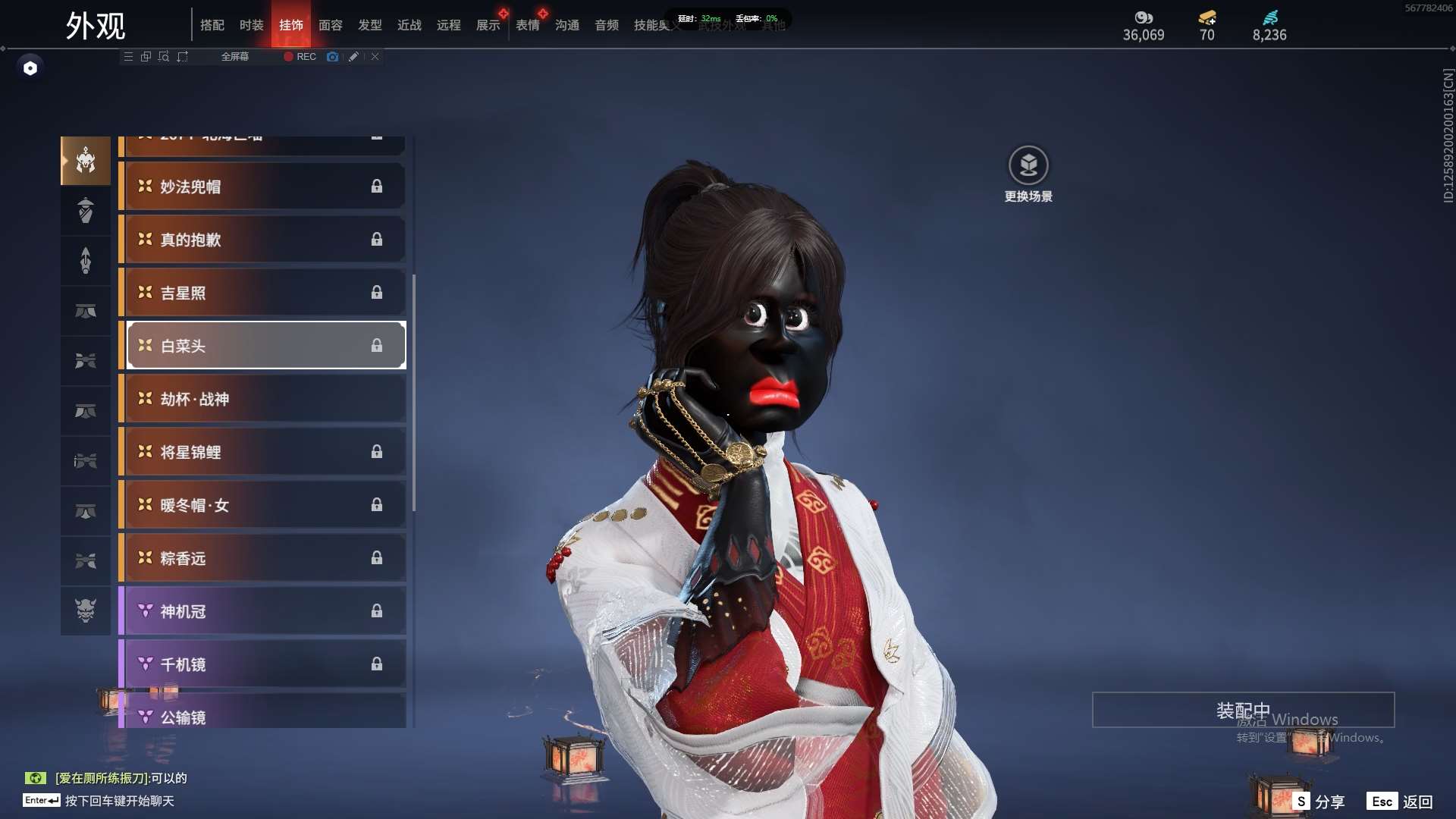
Task: Return with the 返回 button
Action: (x=1400, y=802)
